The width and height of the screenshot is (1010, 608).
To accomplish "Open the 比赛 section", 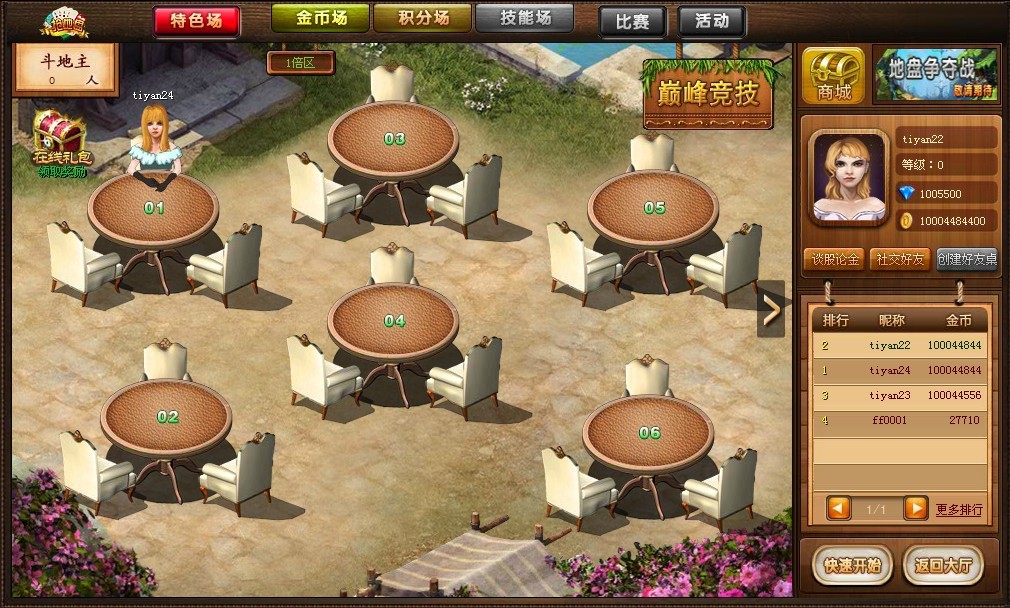I will click(632, 21).
